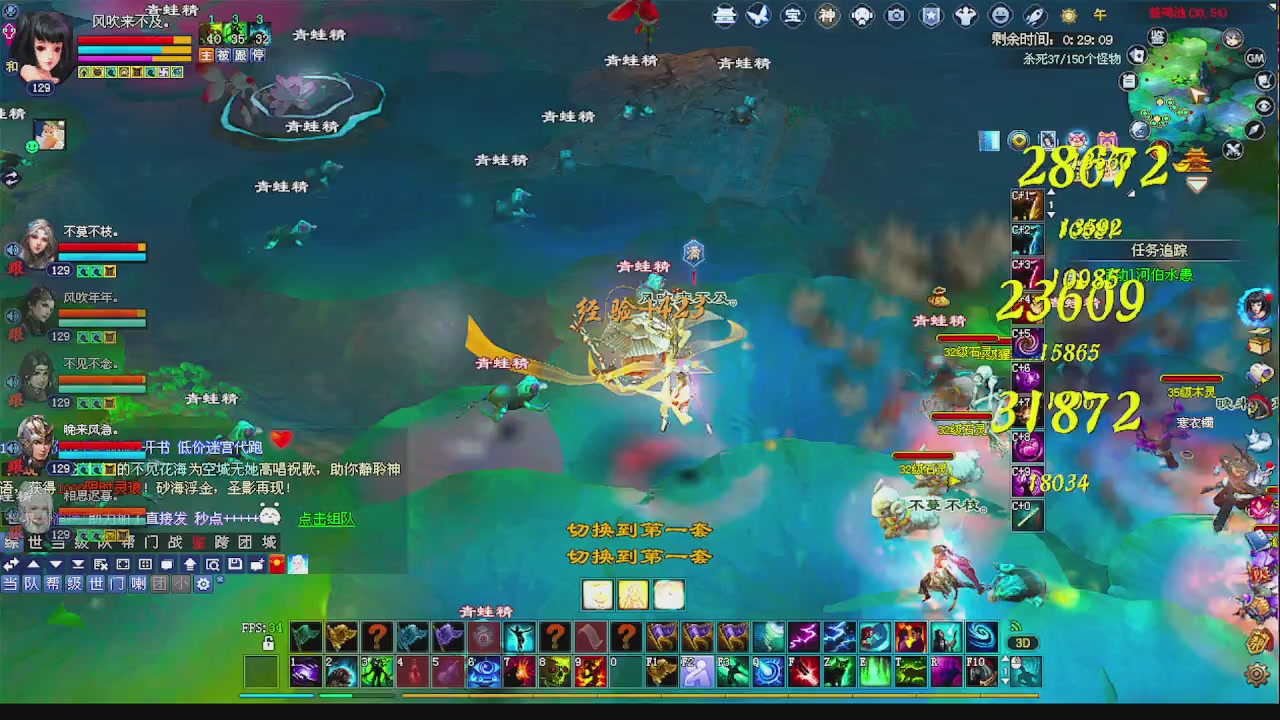Open the 宝 treasure icon on top bar
This screenshot has width=1280, height=720.
coord(793,16)
